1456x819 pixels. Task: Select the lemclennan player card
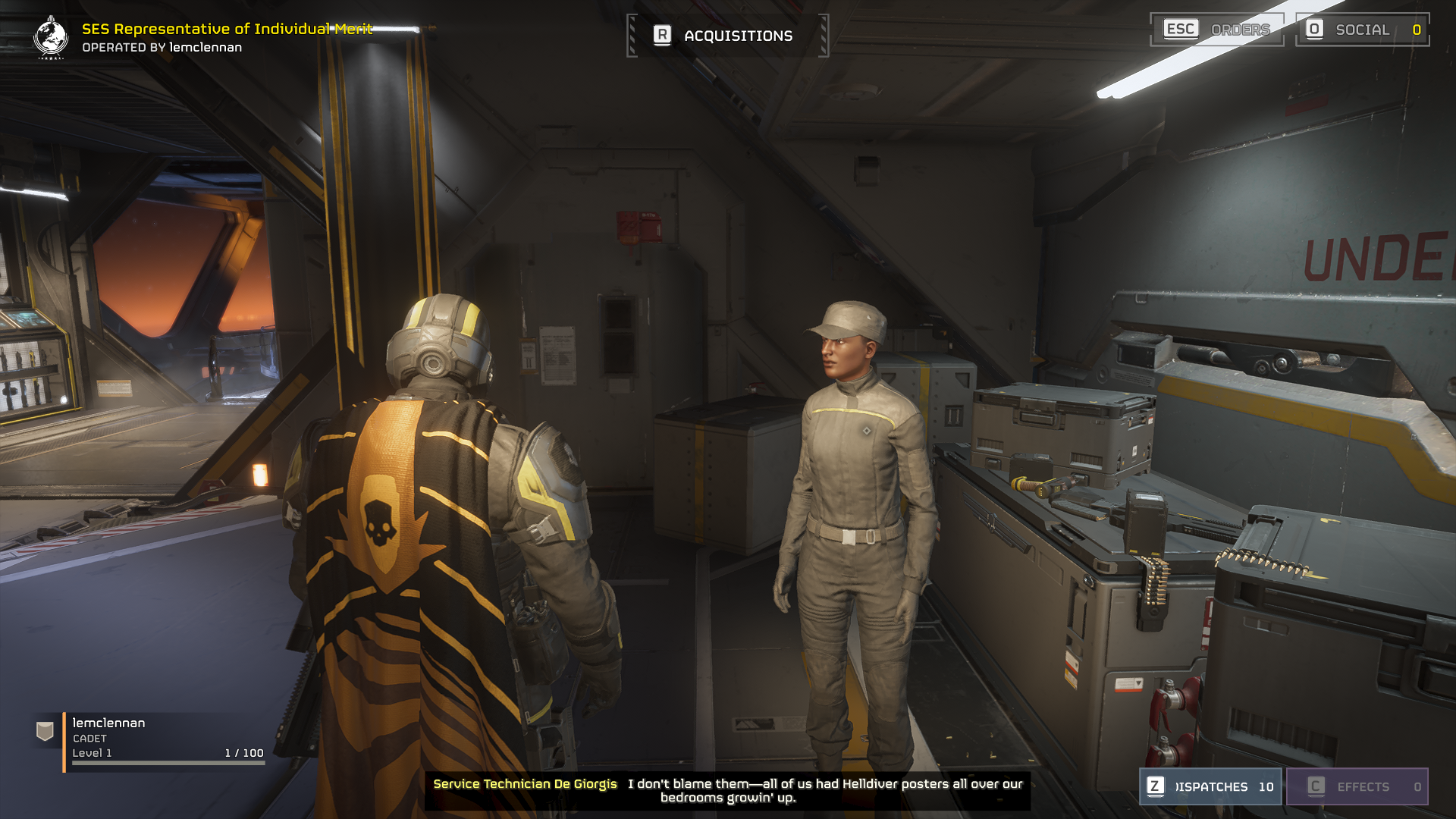152,741
